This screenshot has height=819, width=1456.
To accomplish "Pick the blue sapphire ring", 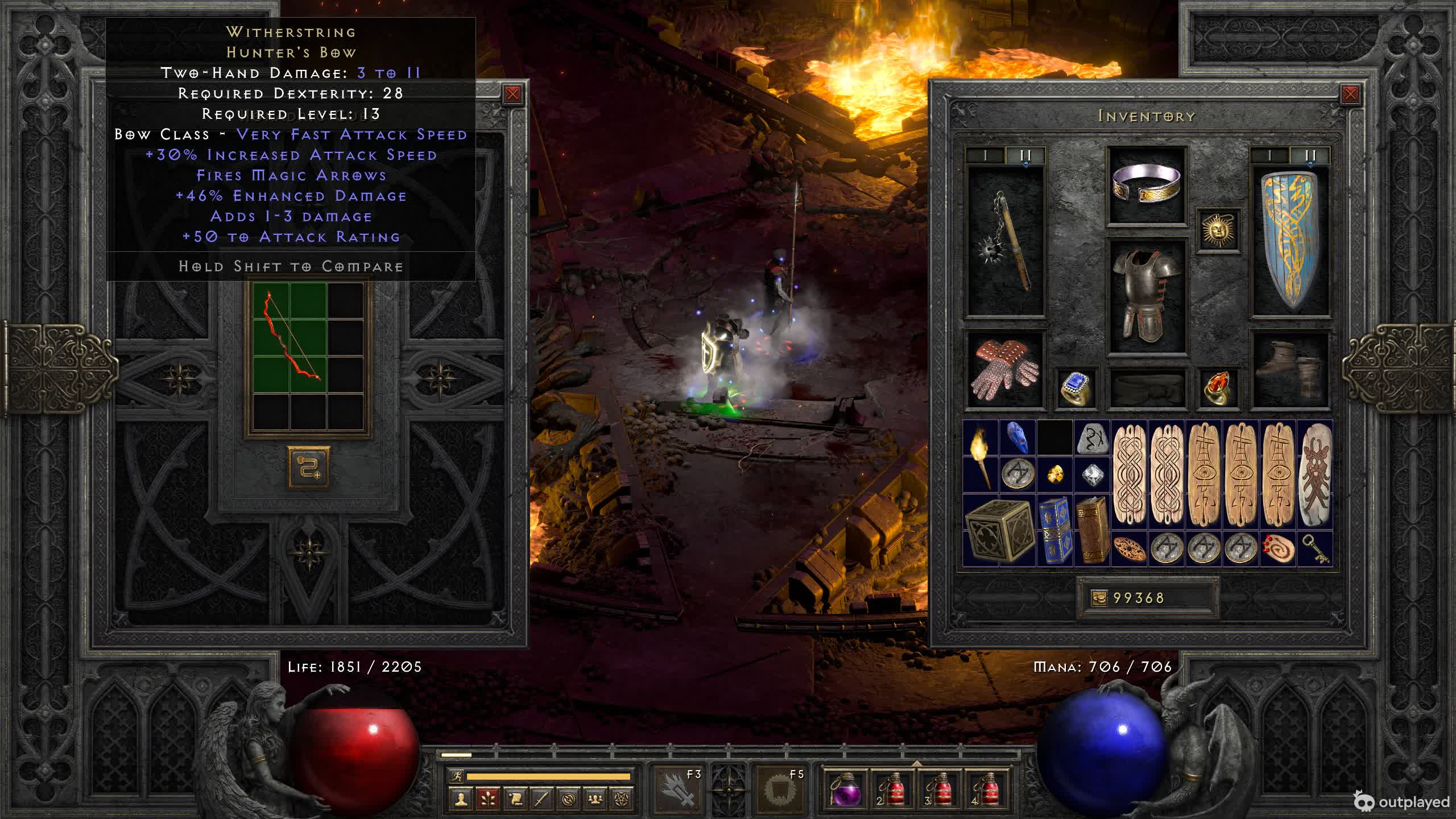I will pyautogui.click(x=1076, y=388).
